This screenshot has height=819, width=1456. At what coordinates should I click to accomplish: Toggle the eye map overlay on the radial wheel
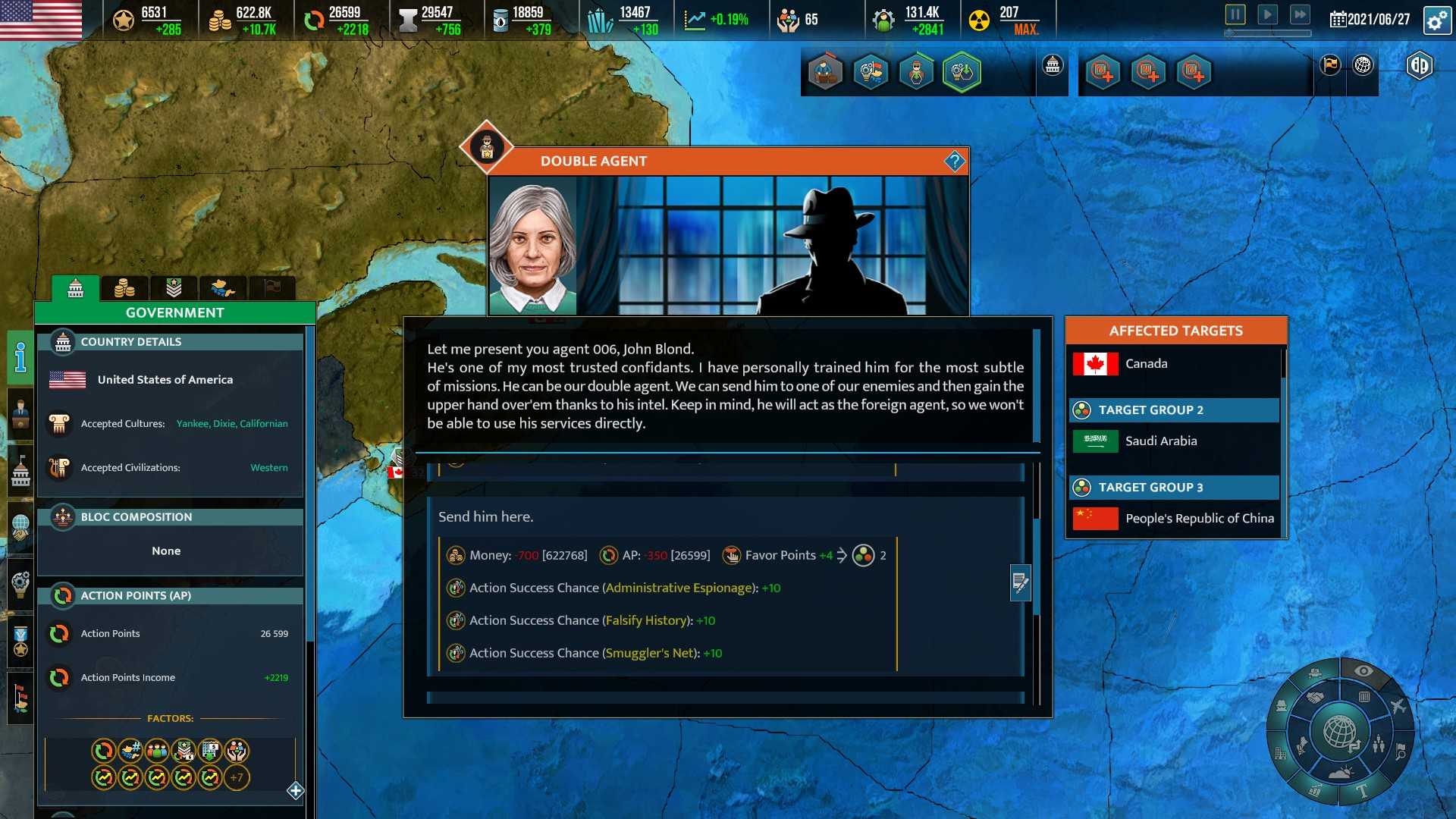[1363, 670]
